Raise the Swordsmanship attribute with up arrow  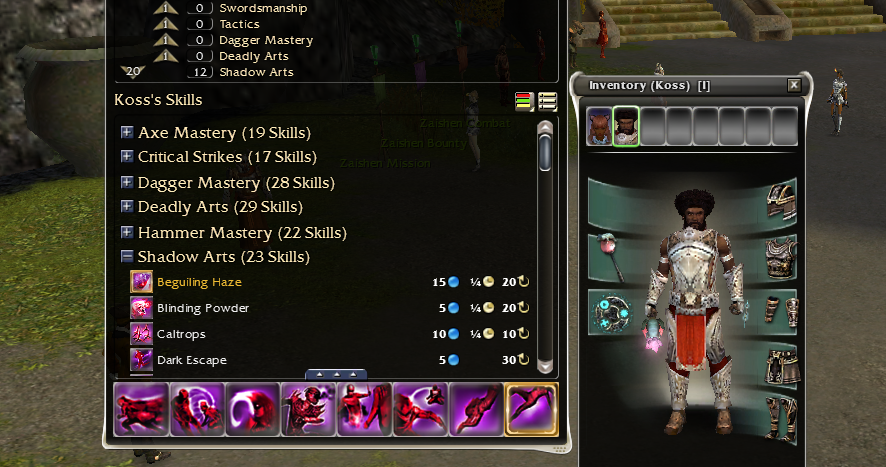(x=169, y=8)
